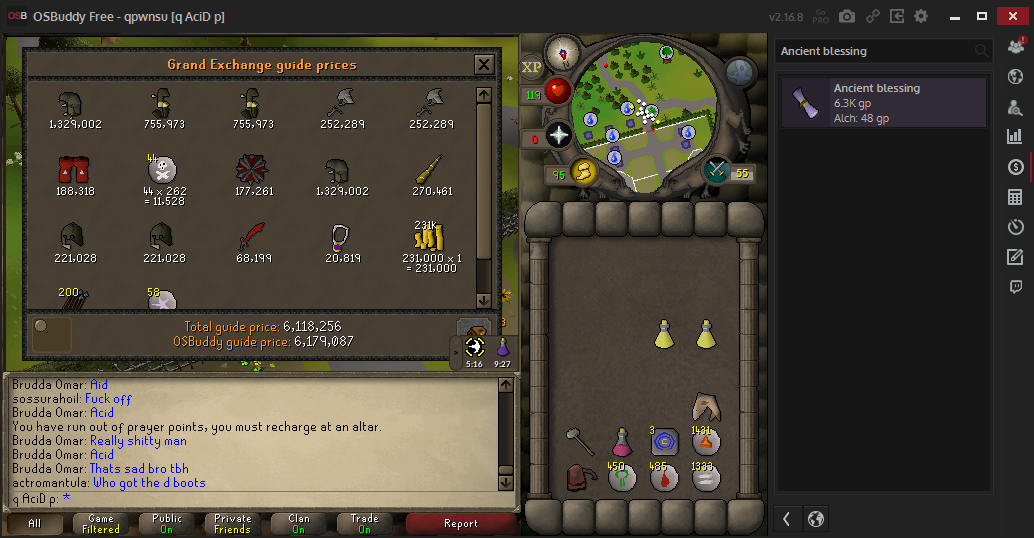1034x538 pixels.
Task: Click the red Report button
Action: [x=461, y=523]
